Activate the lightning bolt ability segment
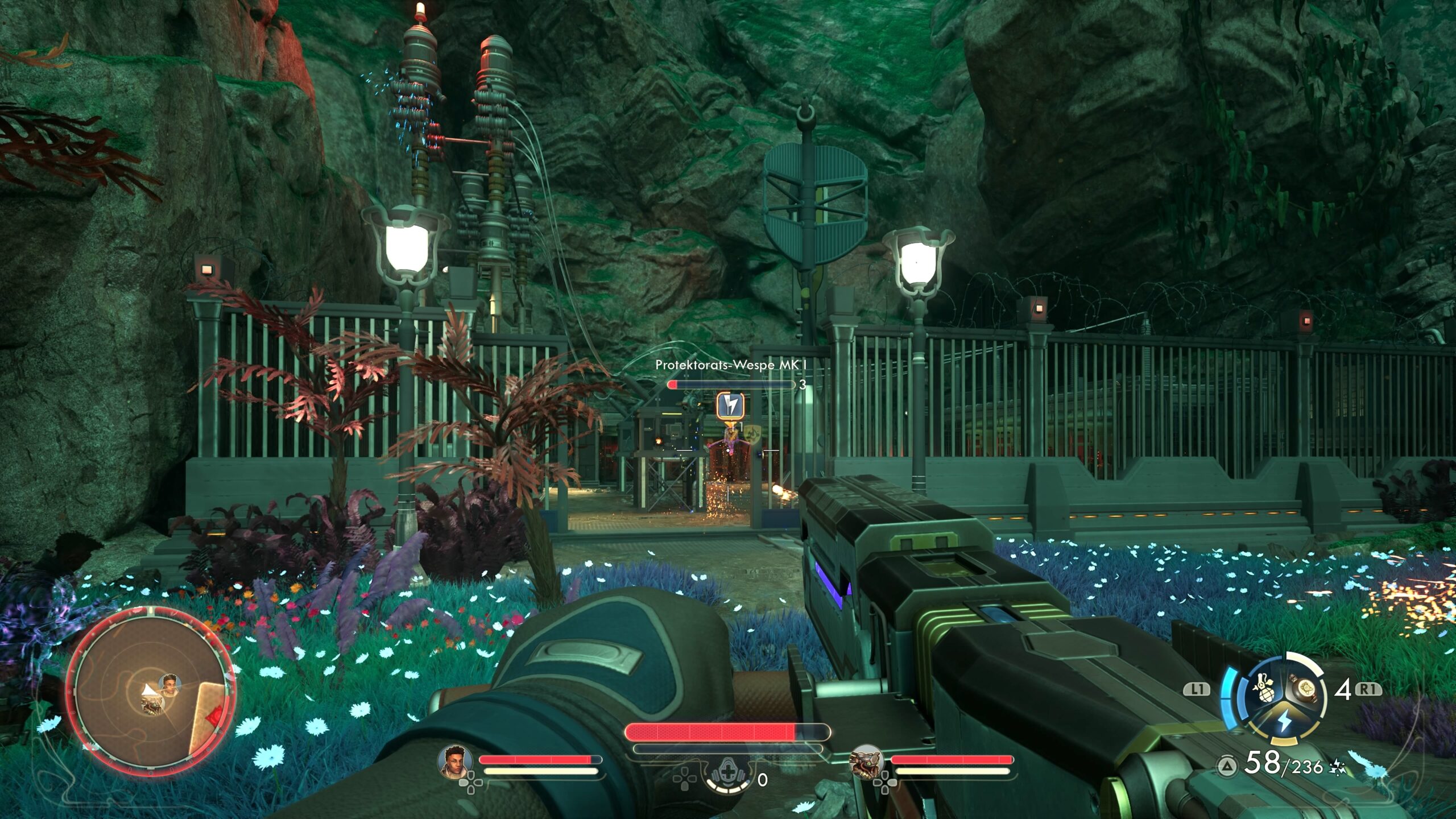This screenshot has width=1456, height=819. [1284, 722]
